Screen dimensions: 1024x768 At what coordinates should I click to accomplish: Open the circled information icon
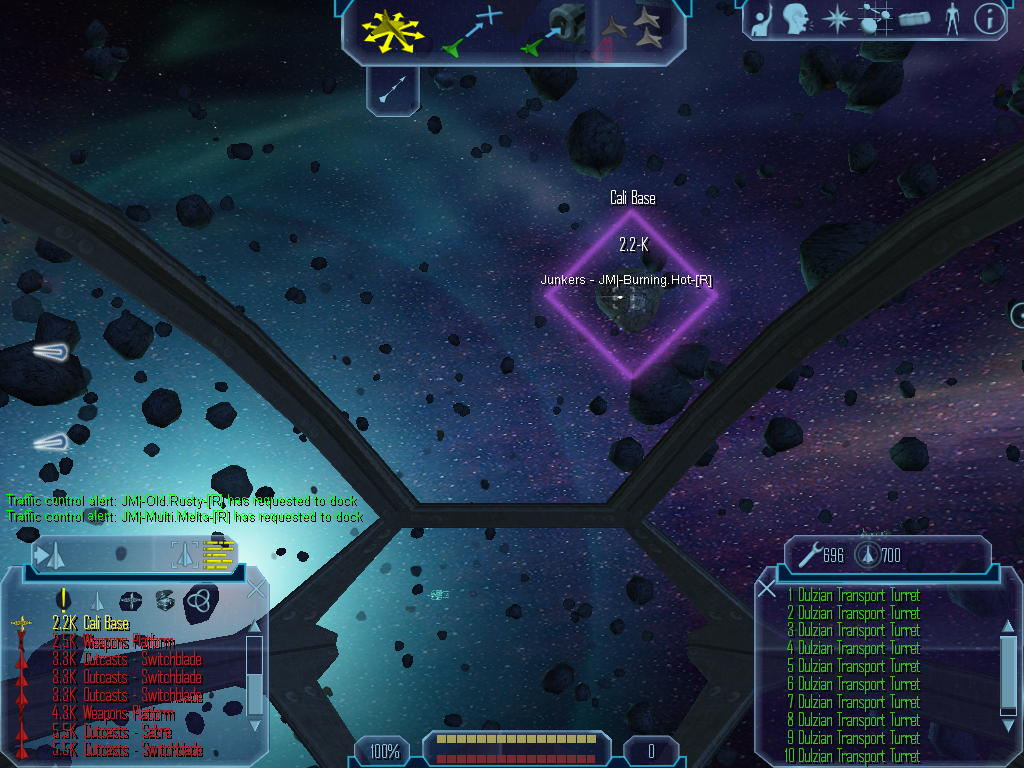pos(989,18)
